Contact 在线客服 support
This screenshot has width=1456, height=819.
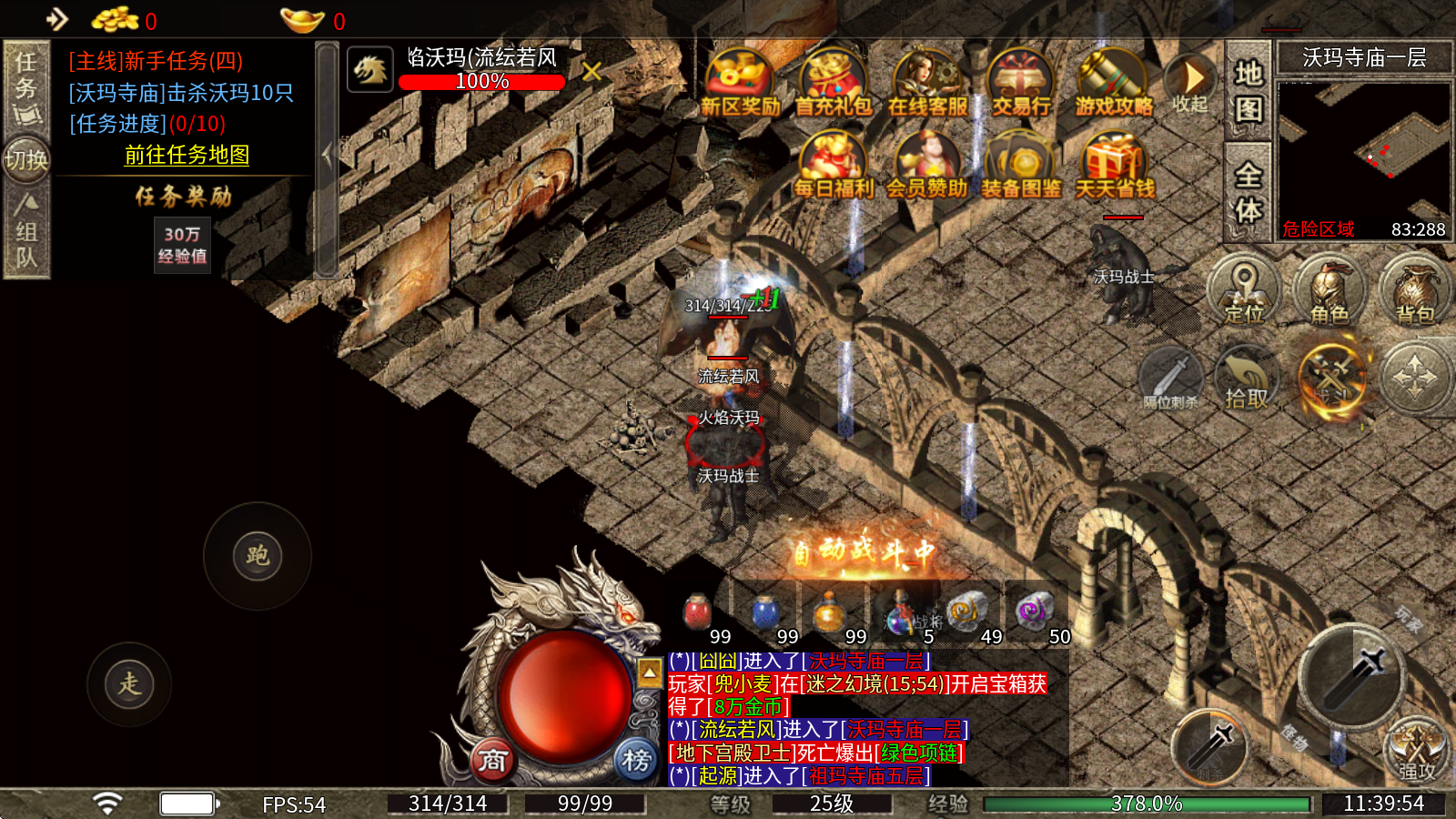(x=927, y=84)
